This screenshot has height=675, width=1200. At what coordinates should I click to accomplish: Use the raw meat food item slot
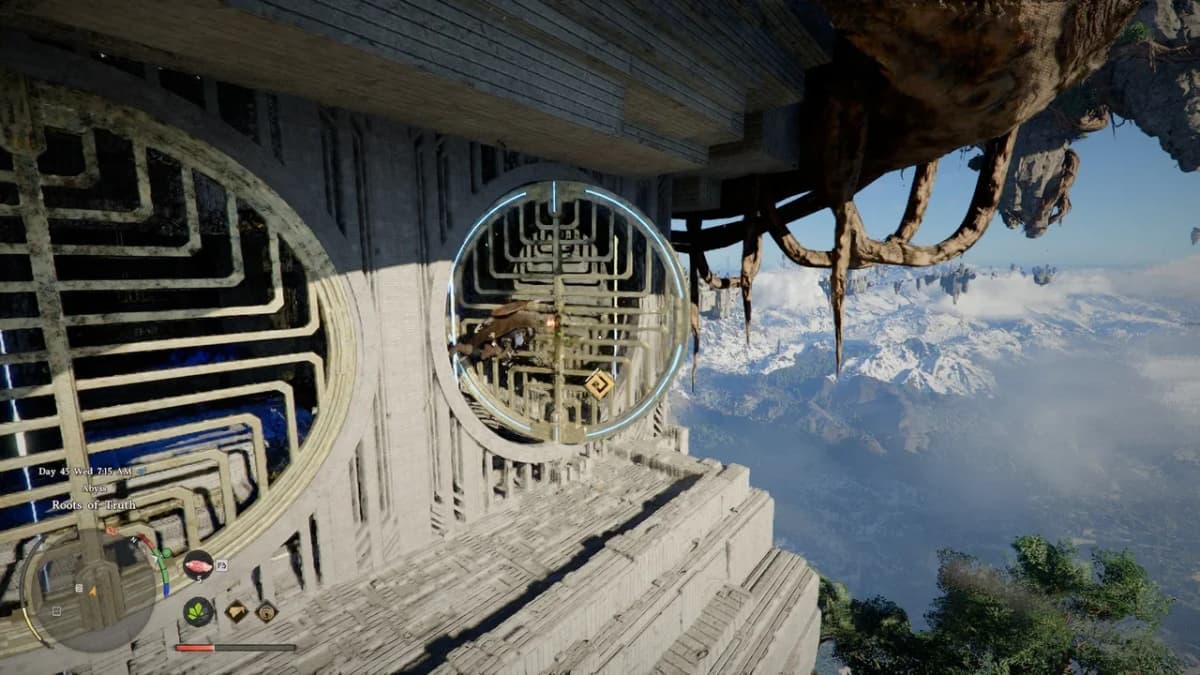(x=198, y=565)
